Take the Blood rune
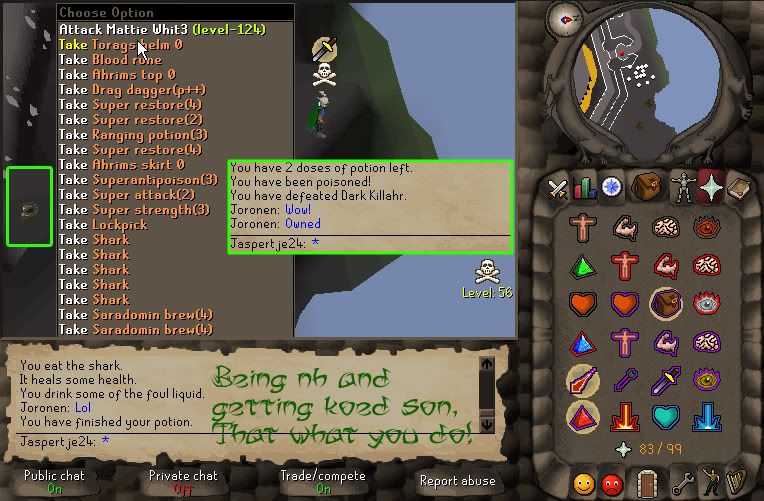The height and width of the screenshot is (501, 764). (x=110, y=59)
